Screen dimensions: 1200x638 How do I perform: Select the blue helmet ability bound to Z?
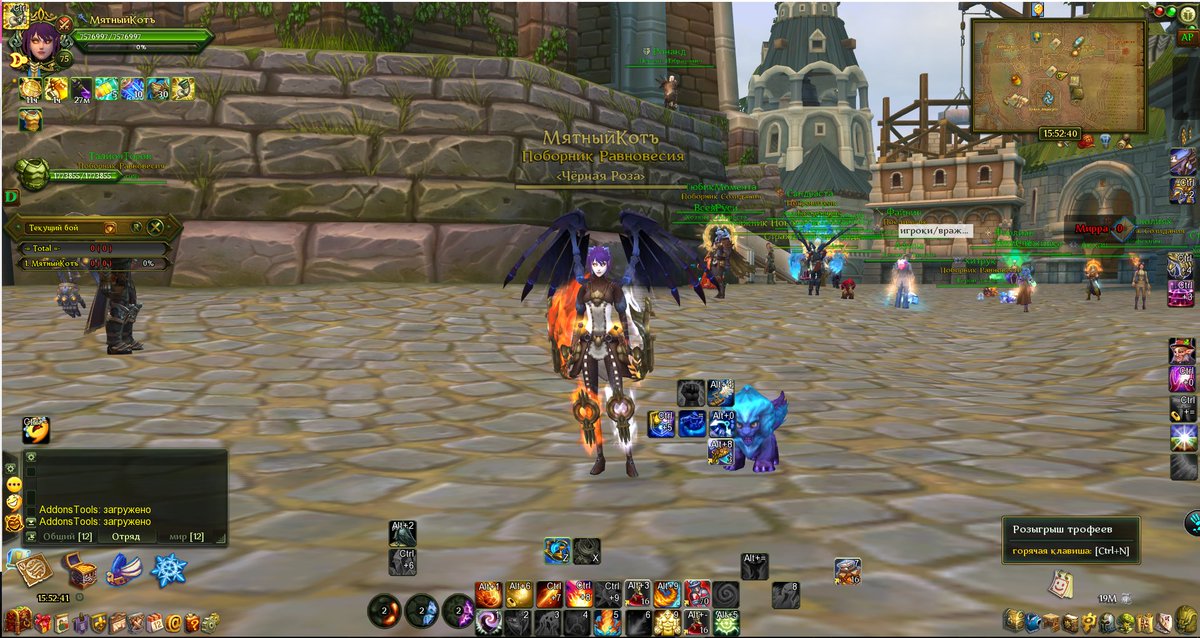(558, 551)
